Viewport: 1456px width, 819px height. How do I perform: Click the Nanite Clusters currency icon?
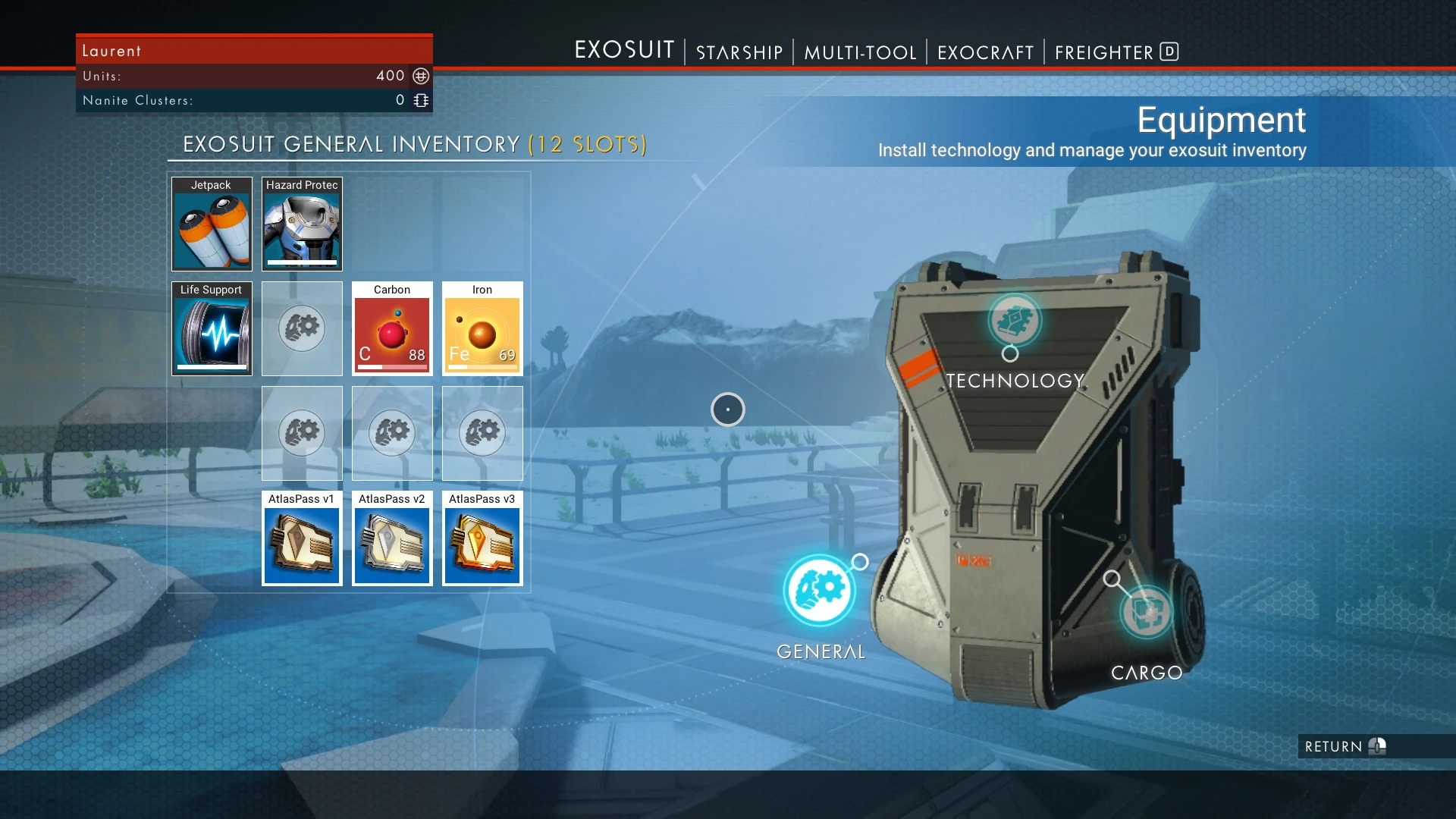[419, 99]
